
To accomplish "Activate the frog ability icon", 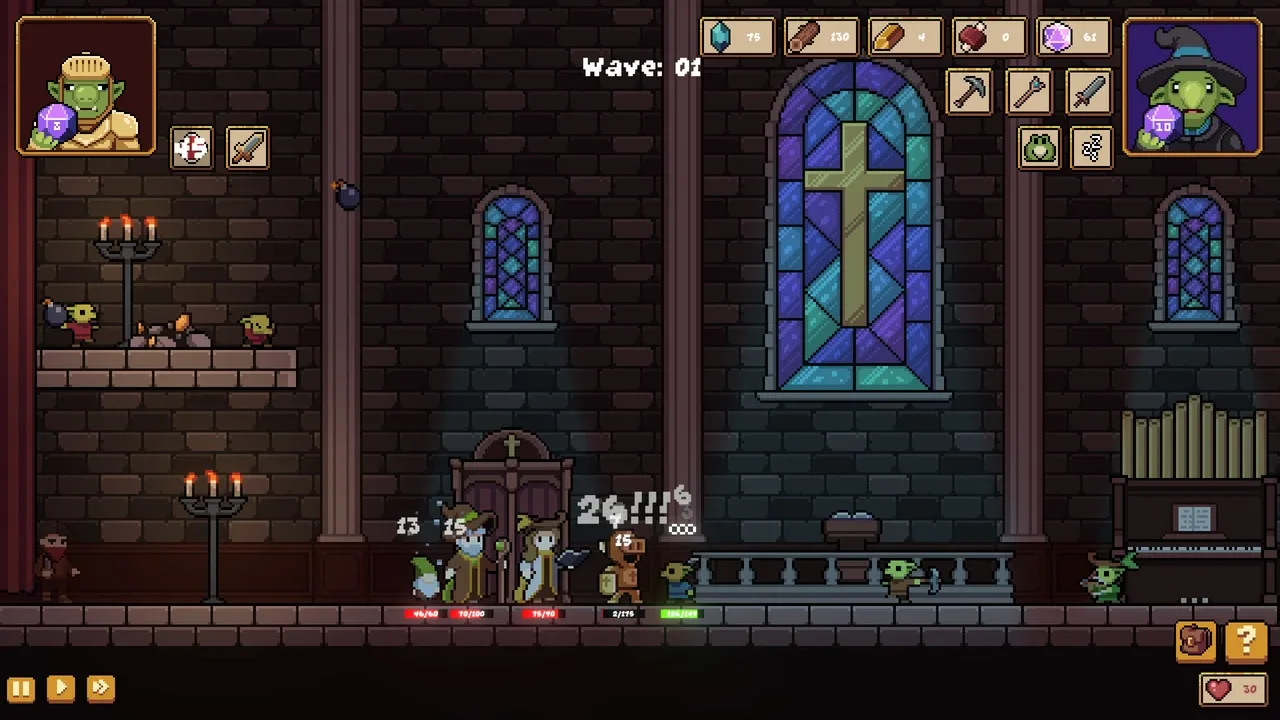I will pos(1040,149).
